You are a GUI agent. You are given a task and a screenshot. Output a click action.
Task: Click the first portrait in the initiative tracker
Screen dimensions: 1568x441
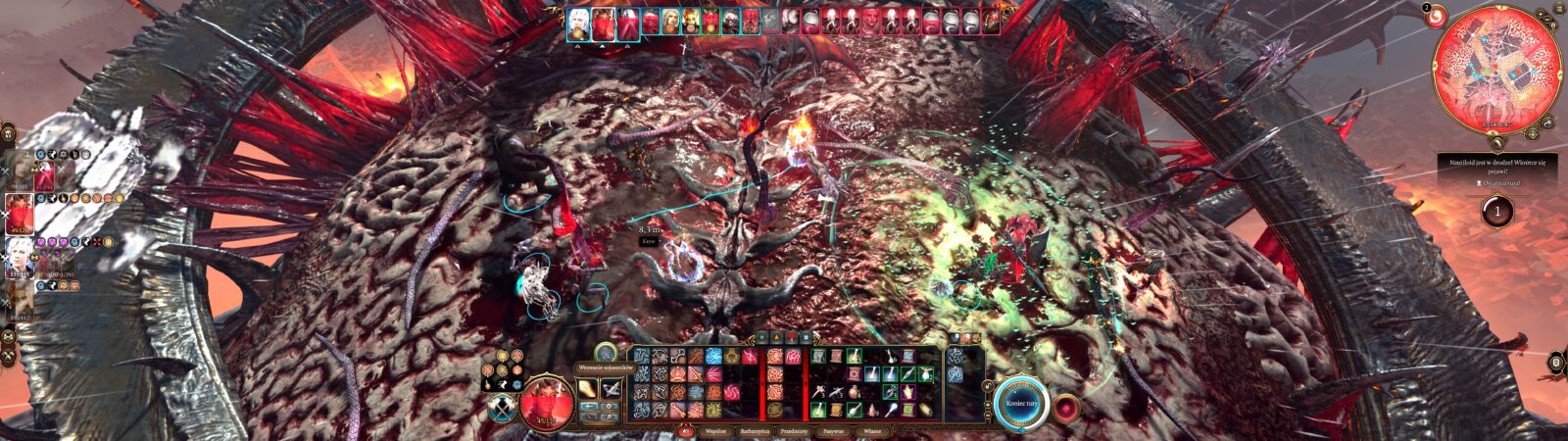tap(578, 24)
